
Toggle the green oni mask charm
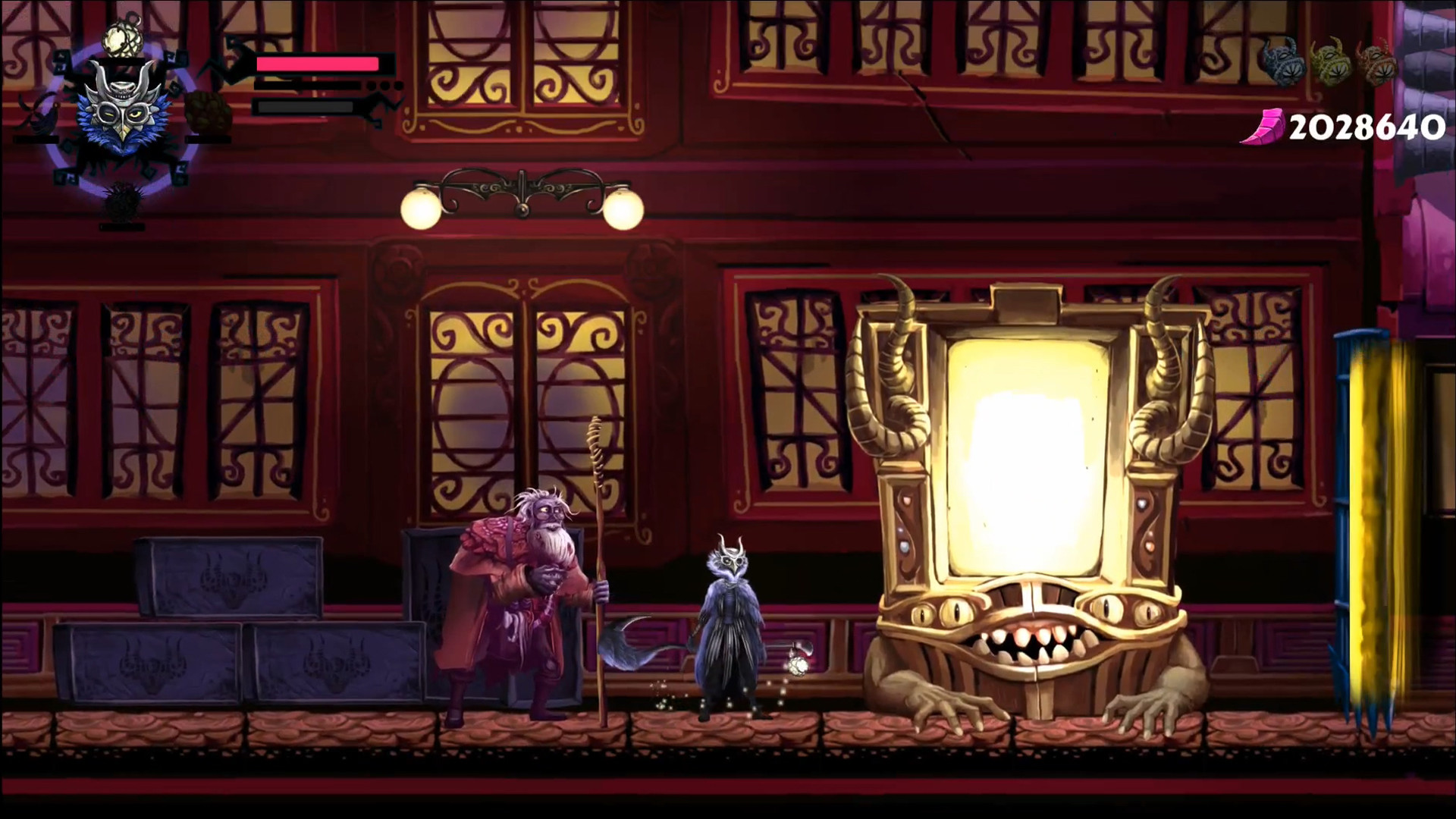pos(1331,62)
